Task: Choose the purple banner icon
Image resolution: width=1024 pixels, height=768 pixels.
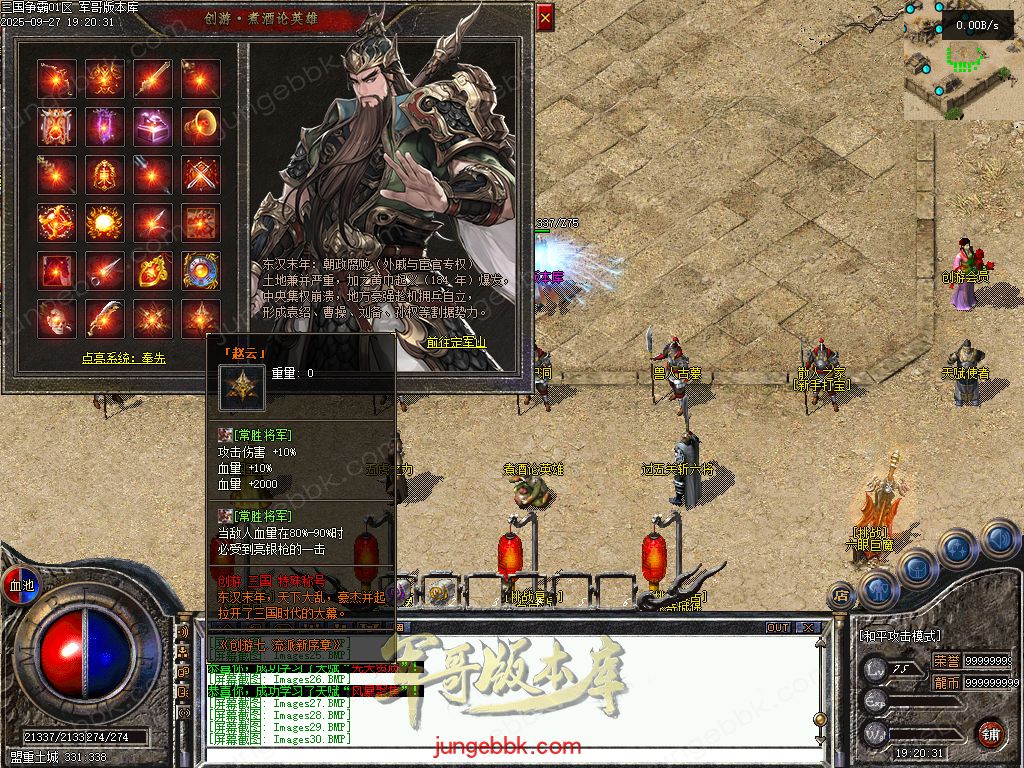Action: tap(105, 126)
